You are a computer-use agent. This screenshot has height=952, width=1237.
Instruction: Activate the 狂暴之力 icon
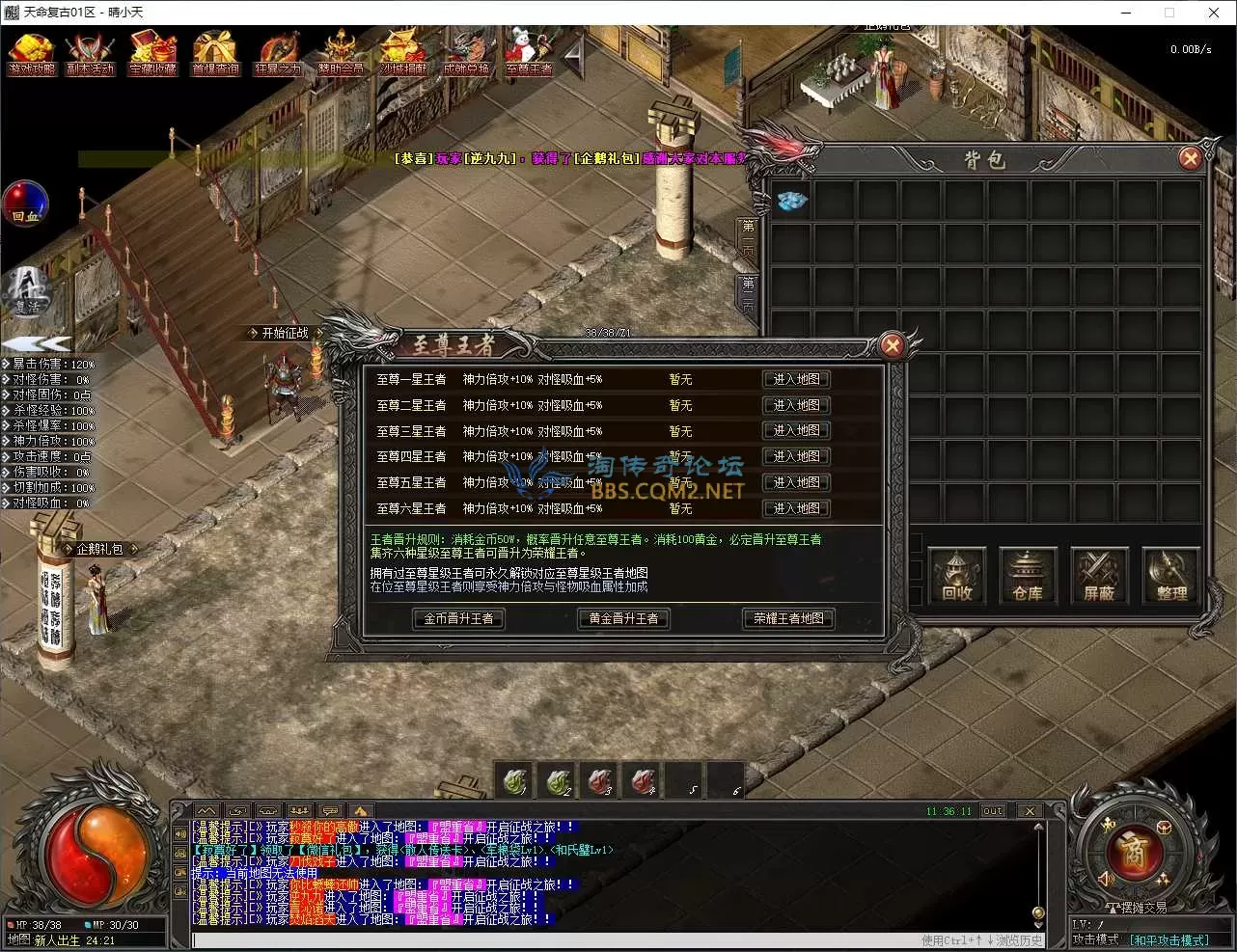click(x=278, y=54)
